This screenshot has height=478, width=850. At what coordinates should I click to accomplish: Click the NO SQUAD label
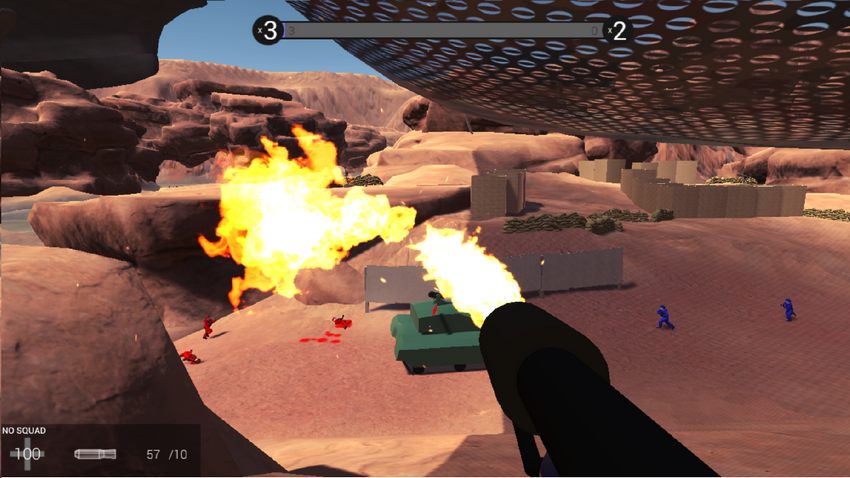[23, 431]
